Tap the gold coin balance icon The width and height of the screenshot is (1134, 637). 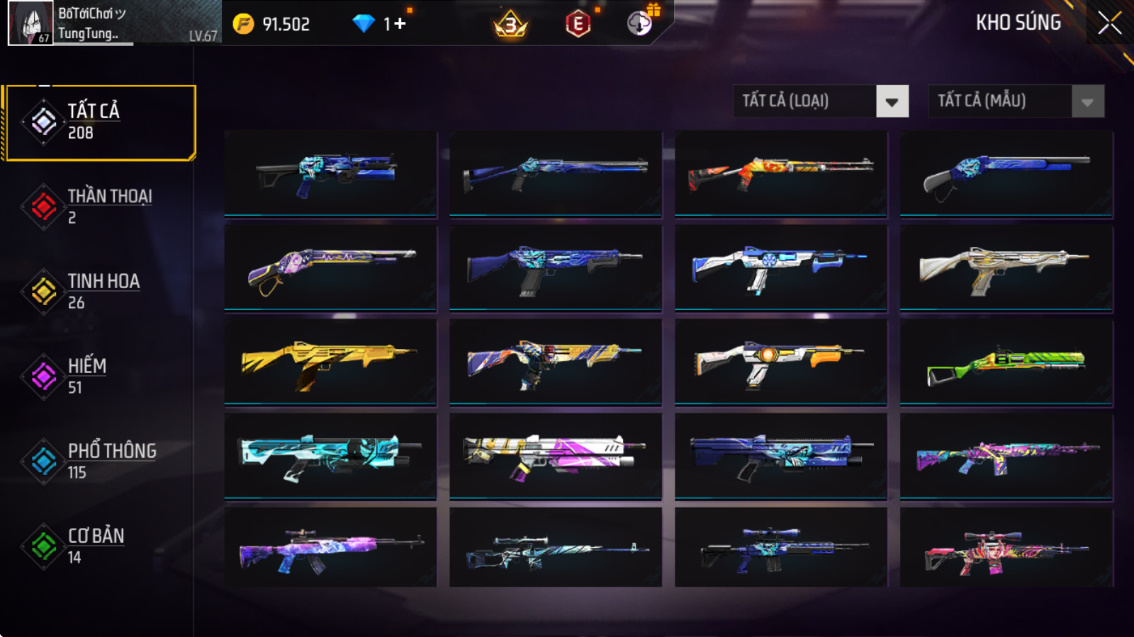click(243, 24)
